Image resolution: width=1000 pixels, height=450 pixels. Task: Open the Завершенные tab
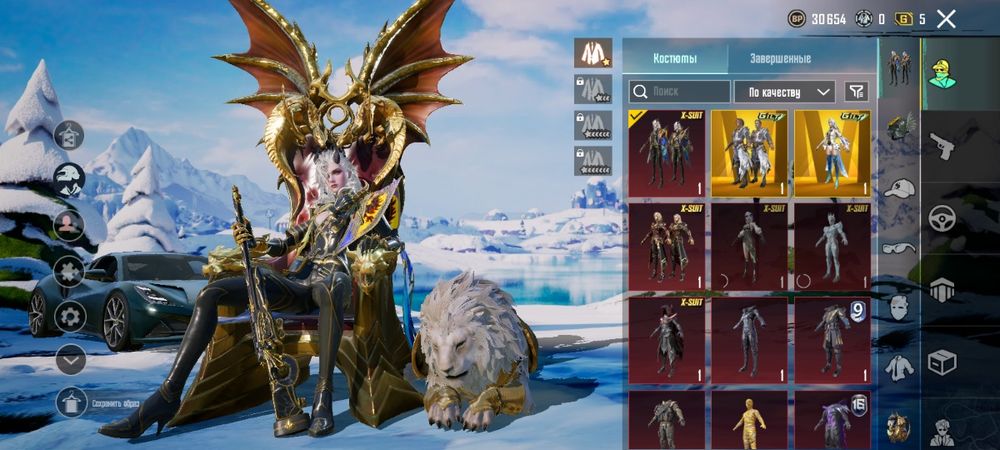pyautogui.click(x=780, y=59)
